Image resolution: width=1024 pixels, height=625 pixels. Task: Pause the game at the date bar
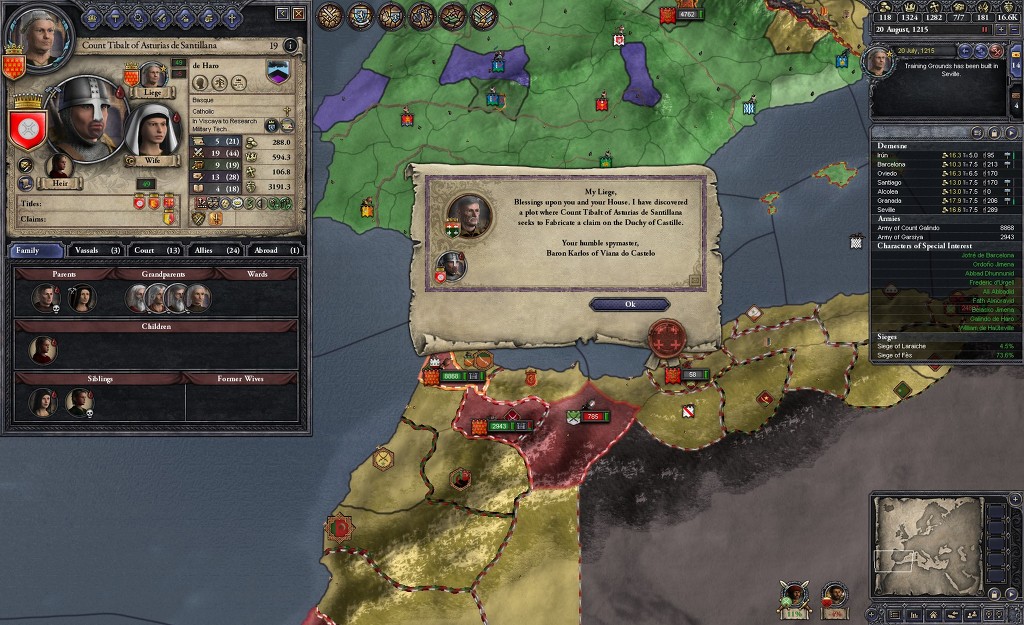click(984, 30)
